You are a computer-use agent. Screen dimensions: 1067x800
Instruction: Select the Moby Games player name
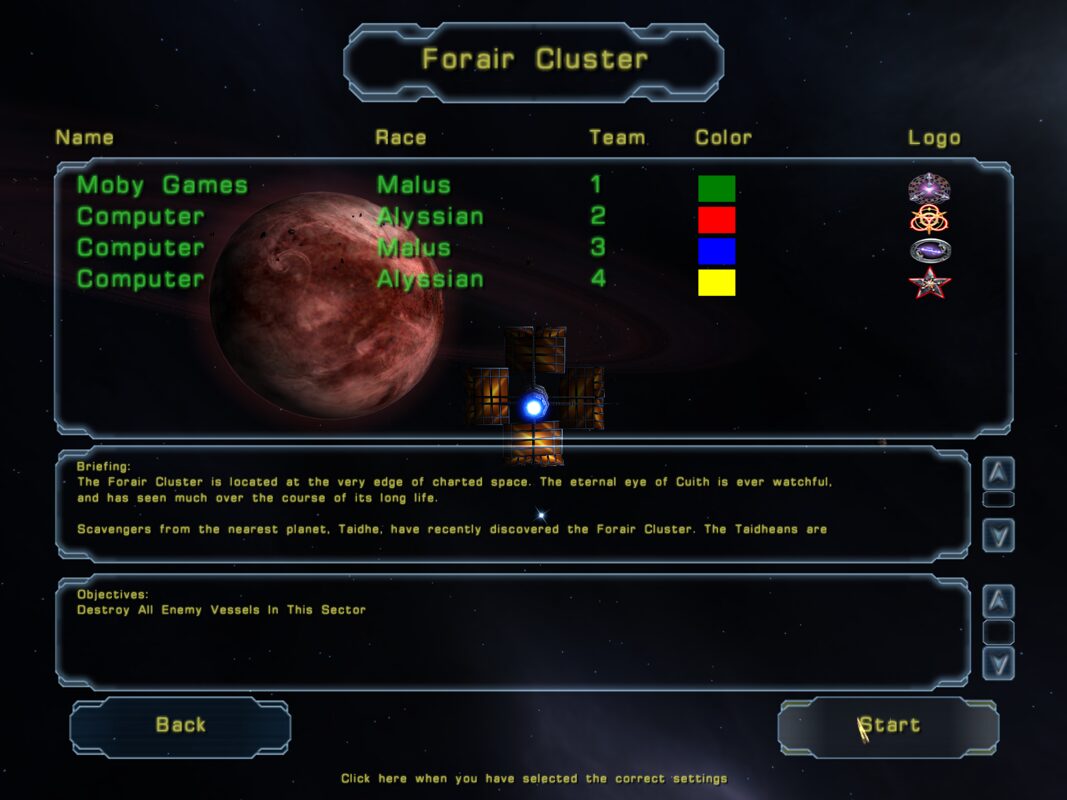(162, 185)
